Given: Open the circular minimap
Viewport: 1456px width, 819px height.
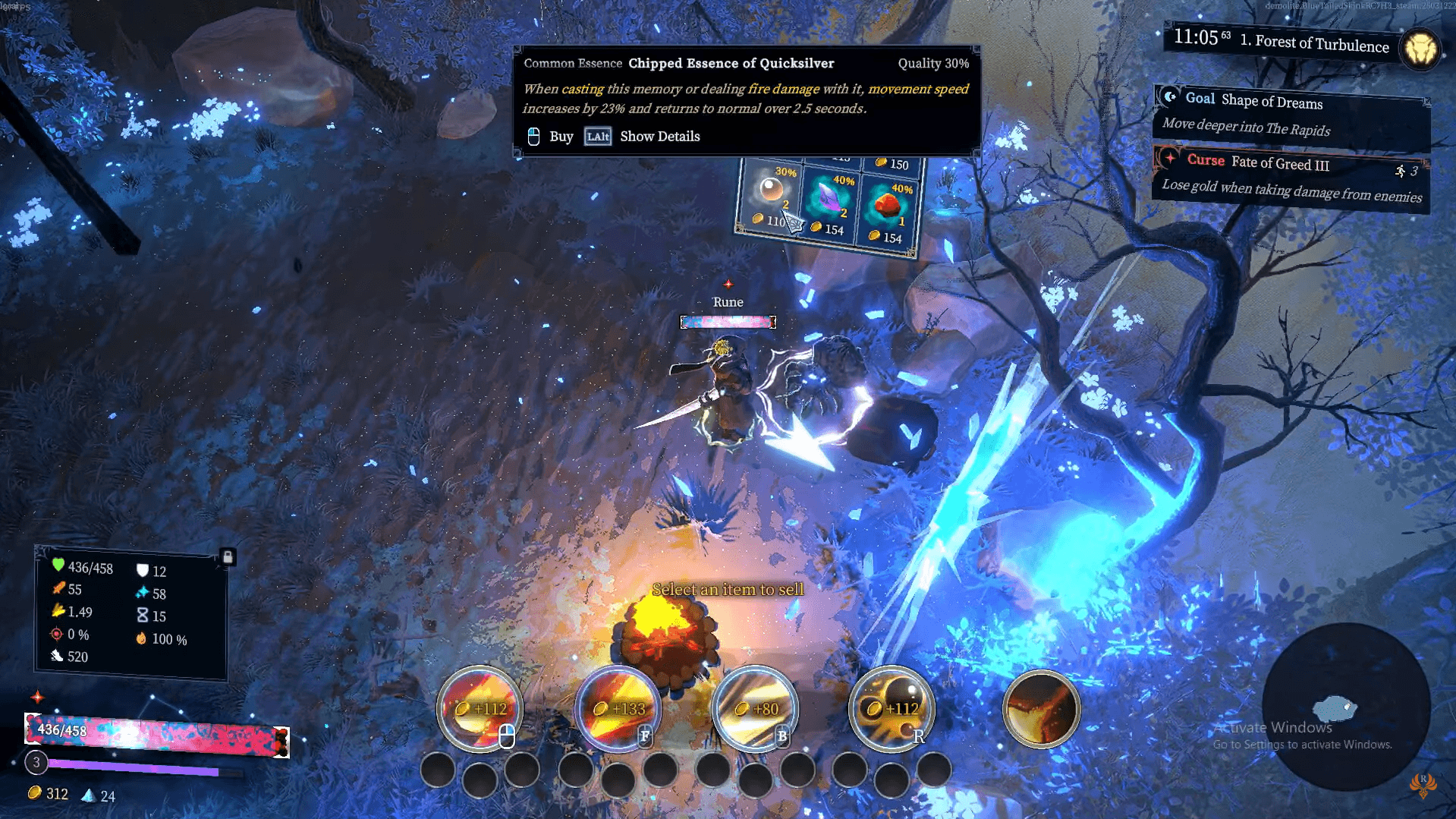Looking at the screenshot, I should coord(1345,707).
